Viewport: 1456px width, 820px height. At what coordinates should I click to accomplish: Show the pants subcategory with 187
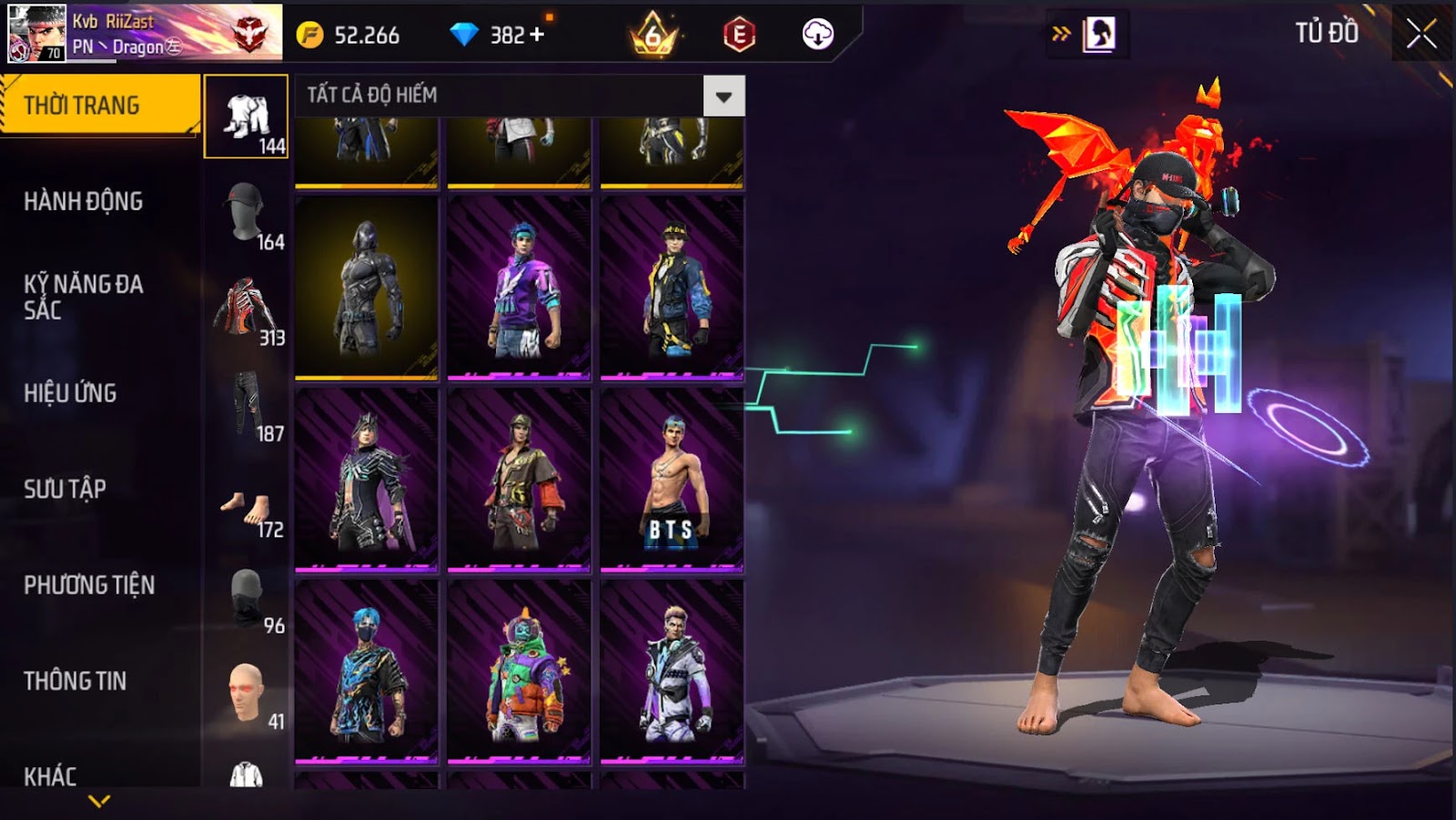click(x=247, y=406)
